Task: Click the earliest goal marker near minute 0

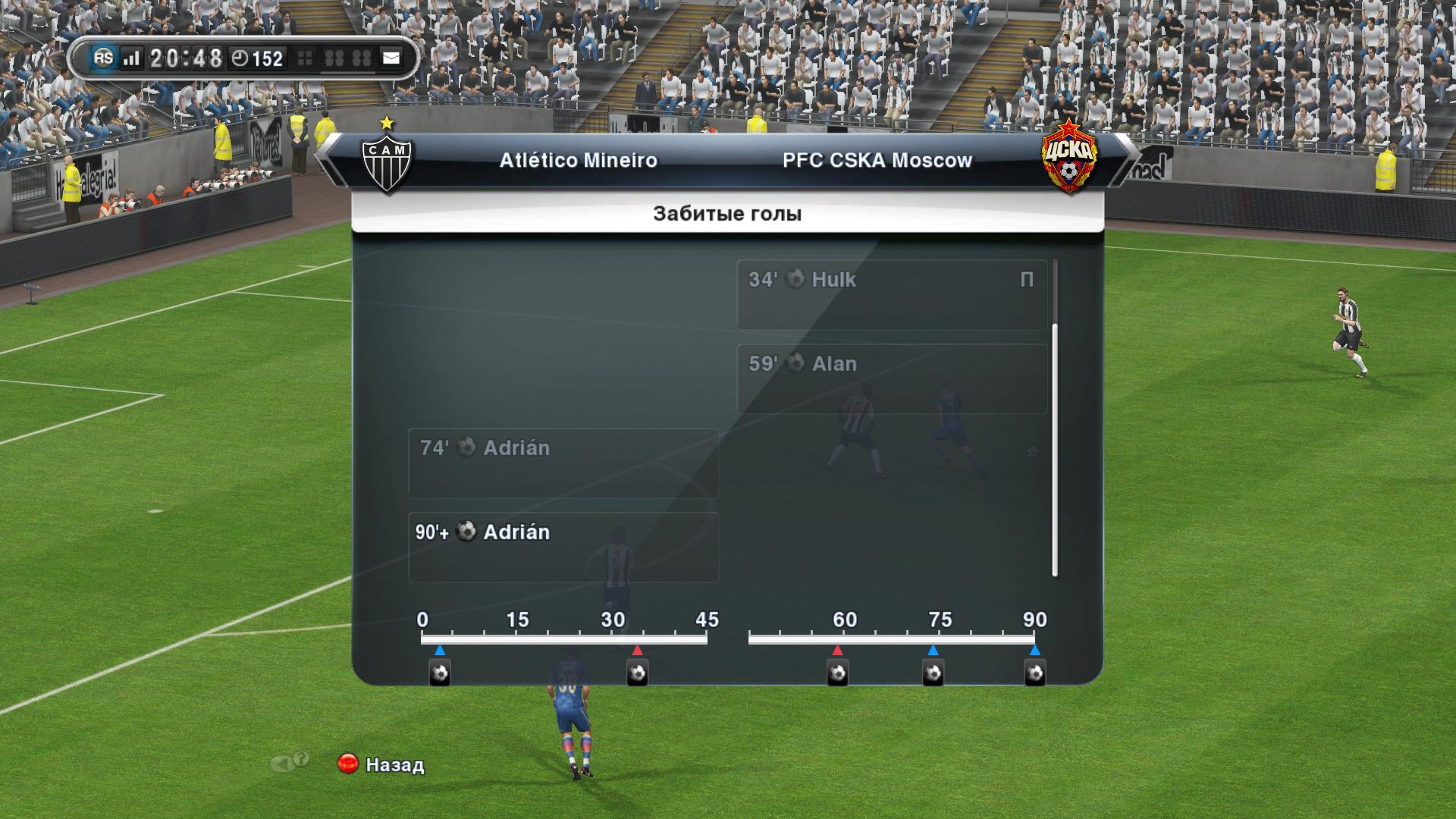Action: click(x=440, y=672)
